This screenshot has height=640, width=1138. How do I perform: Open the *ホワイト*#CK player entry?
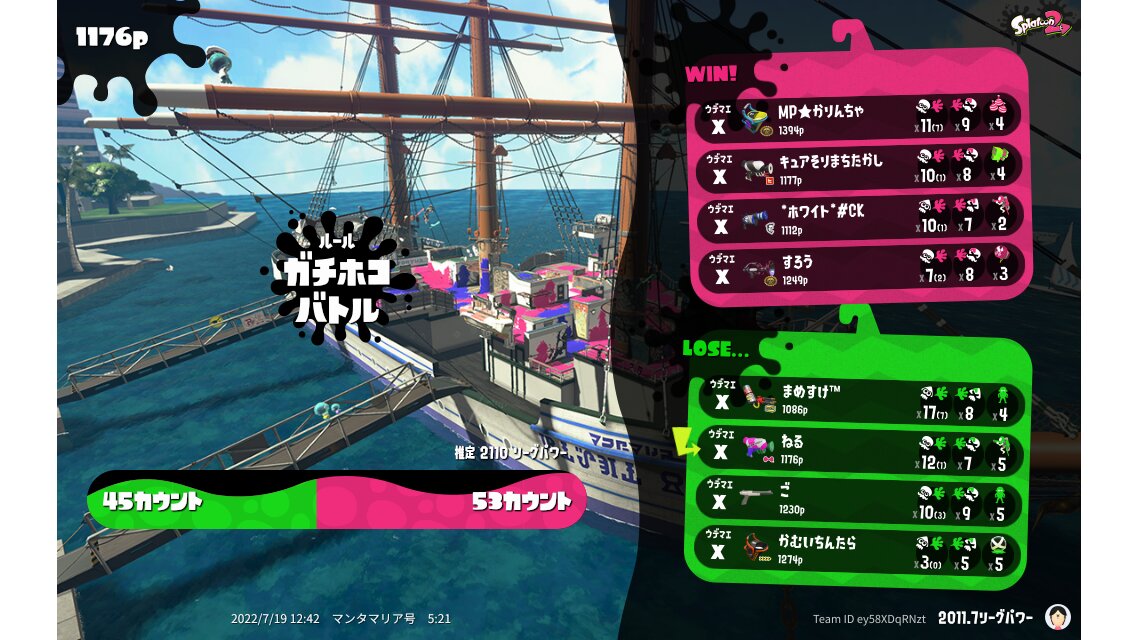tap(858, 217)
